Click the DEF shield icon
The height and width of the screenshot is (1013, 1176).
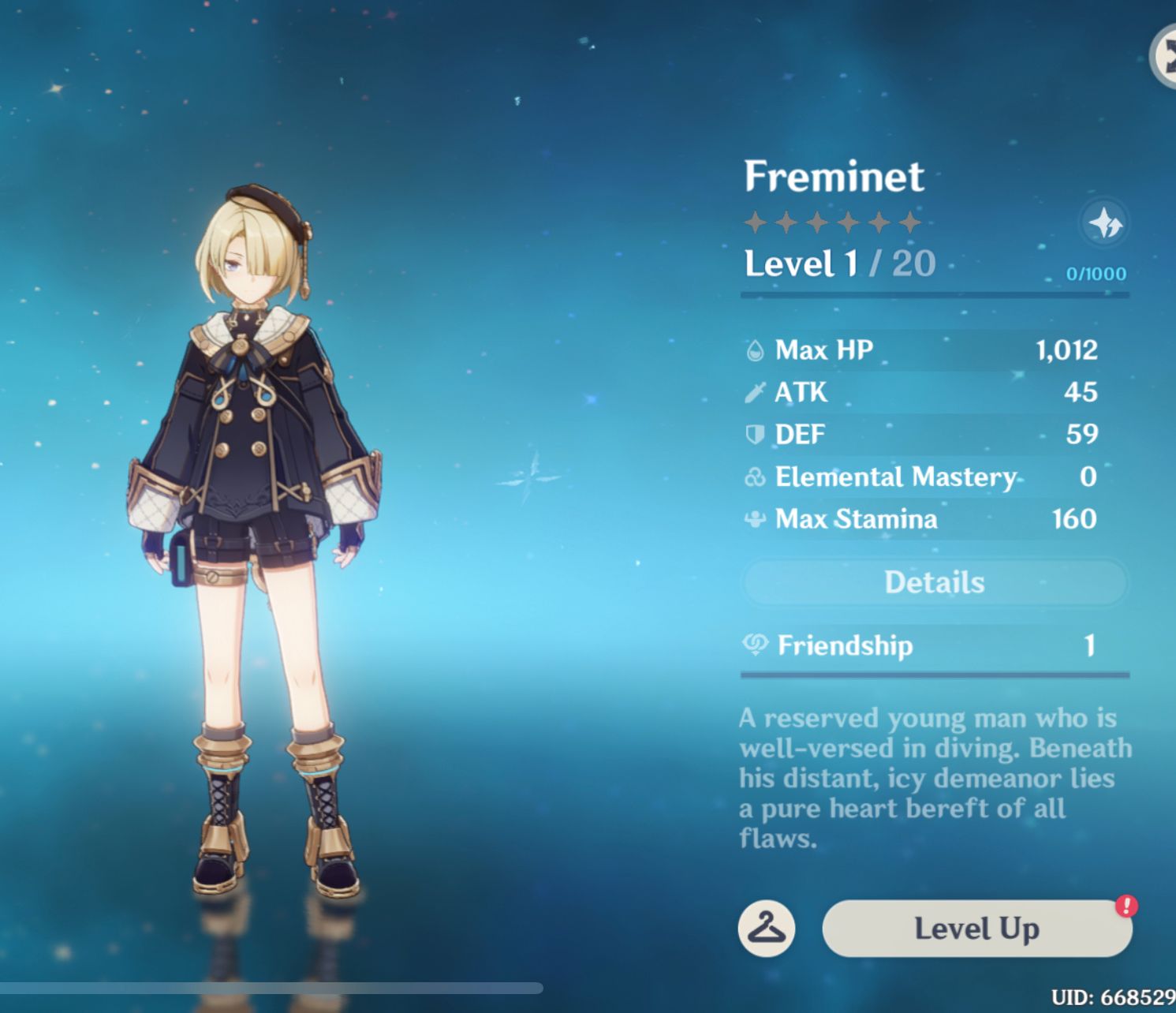click(x=754, y=434)
